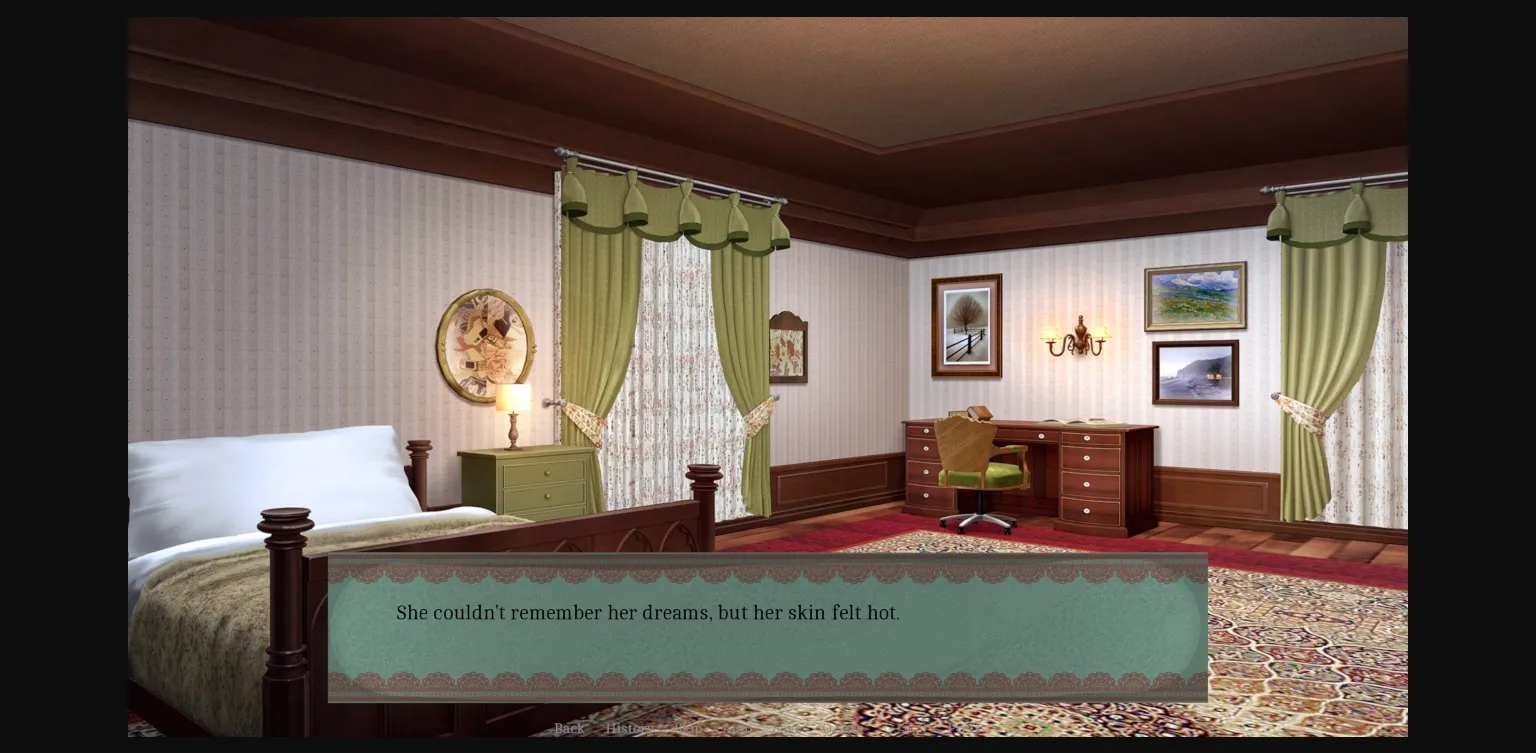1536x753 pixels.
Task: Turn on Auto-forward mode
Action: point(737,729)
